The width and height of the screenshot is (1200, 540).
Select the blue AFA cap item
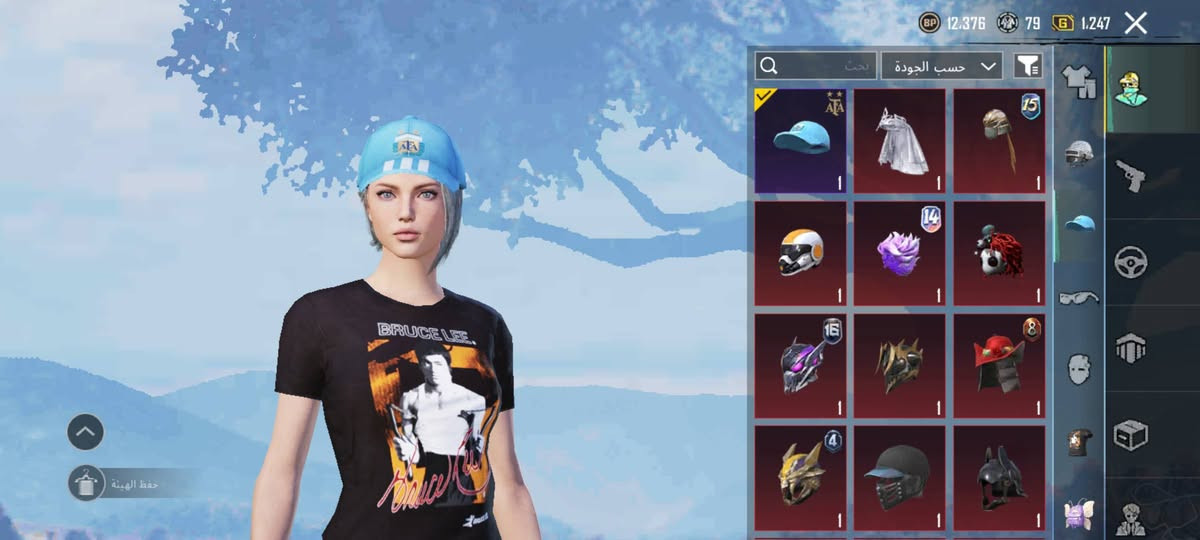[x=800, y=141]
